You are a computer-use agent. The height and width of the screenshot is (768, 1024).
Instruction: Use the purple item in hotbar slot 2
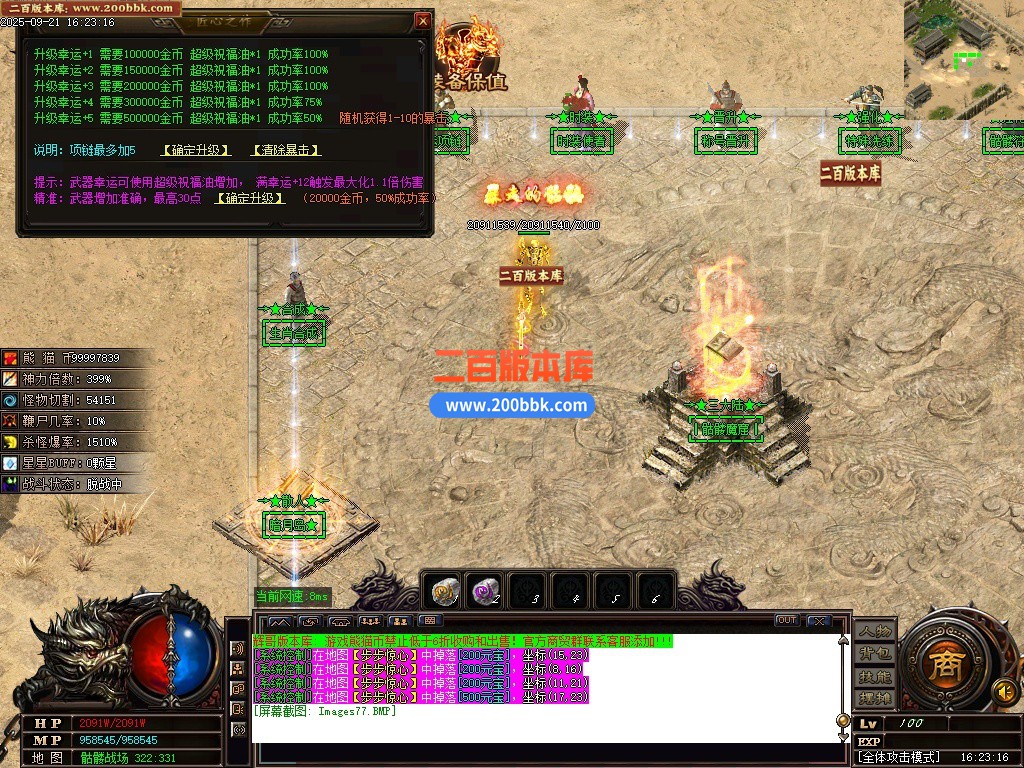[486, 592]
